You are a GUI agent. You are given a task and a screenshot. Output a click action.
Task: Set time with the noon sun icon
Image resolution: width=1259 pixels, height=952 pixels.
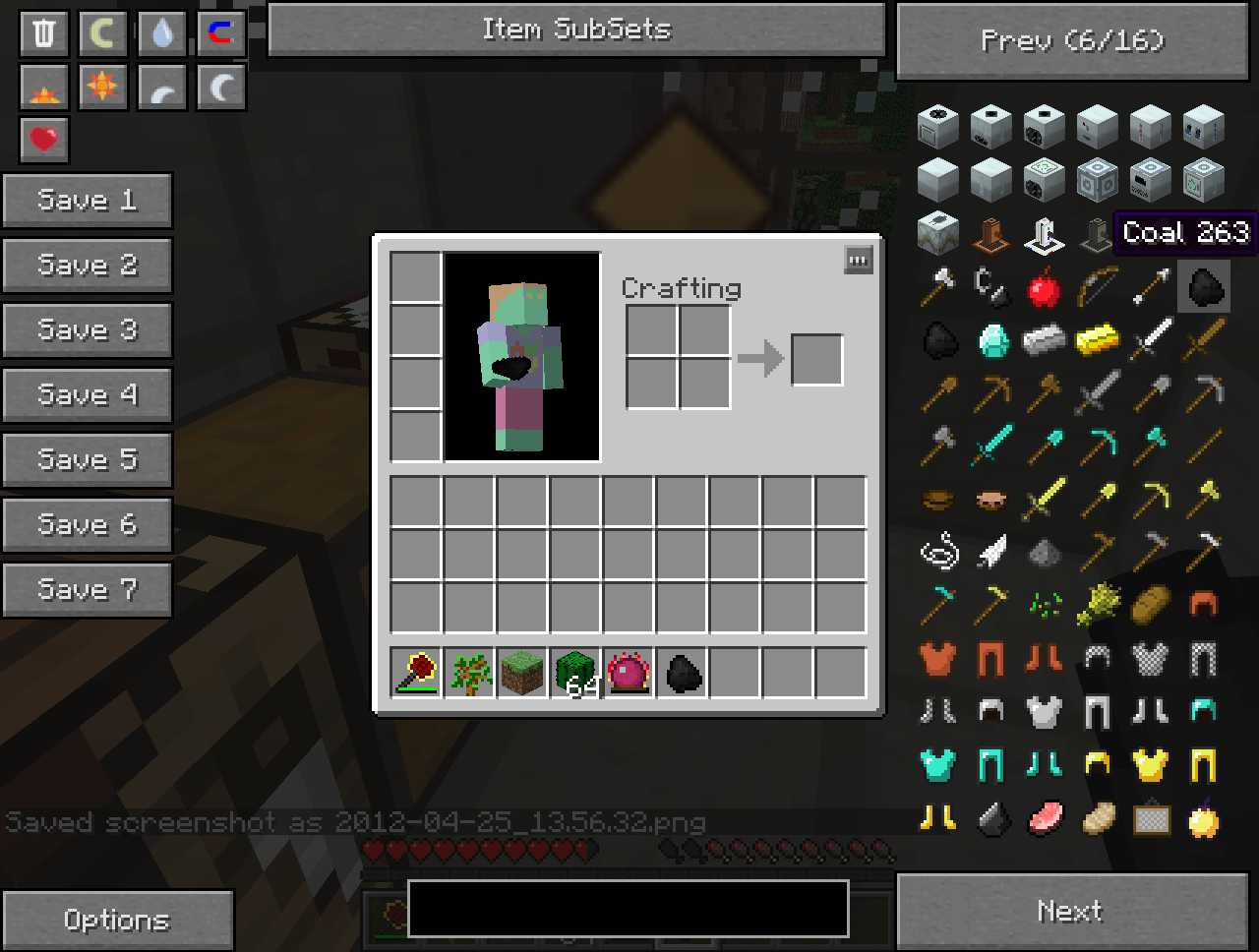point(103,87)
